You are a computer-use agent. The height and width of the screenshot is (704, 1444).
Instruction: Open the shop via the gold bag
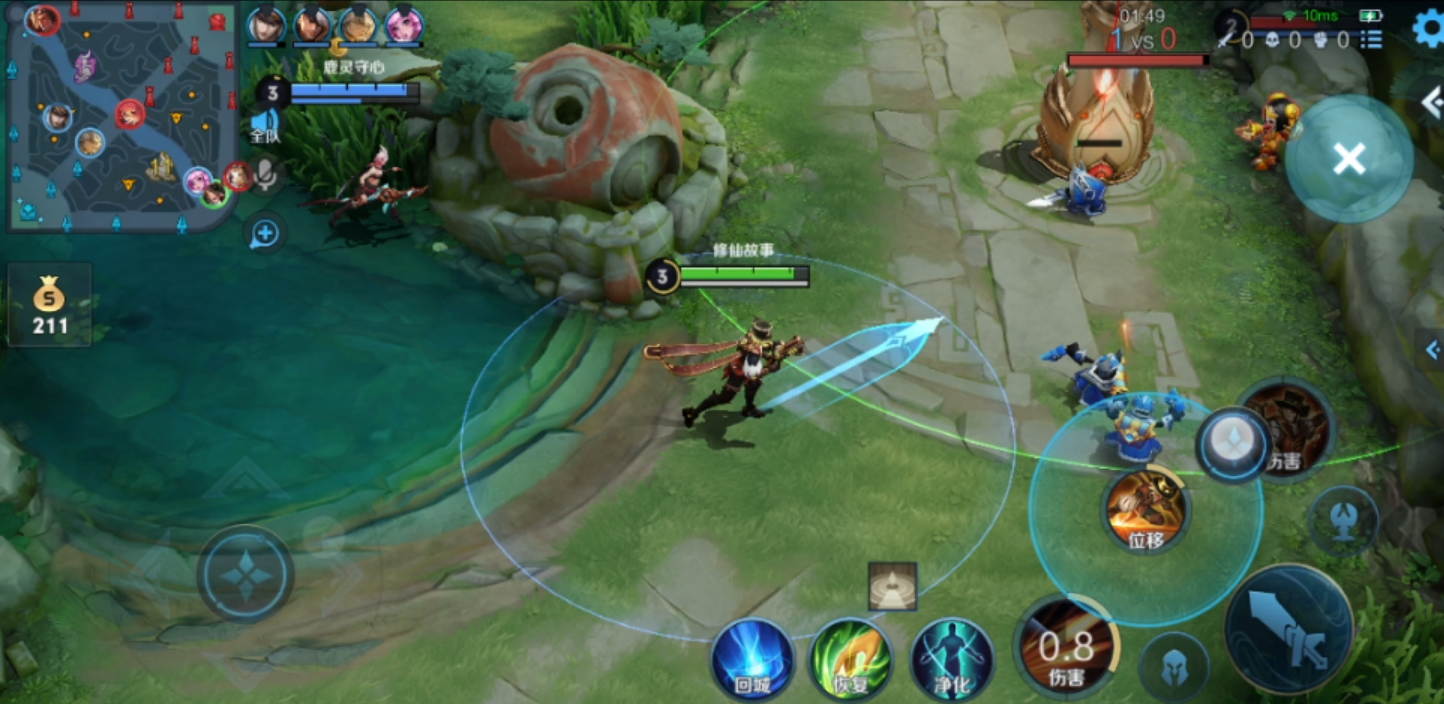(x=49, y=304)
